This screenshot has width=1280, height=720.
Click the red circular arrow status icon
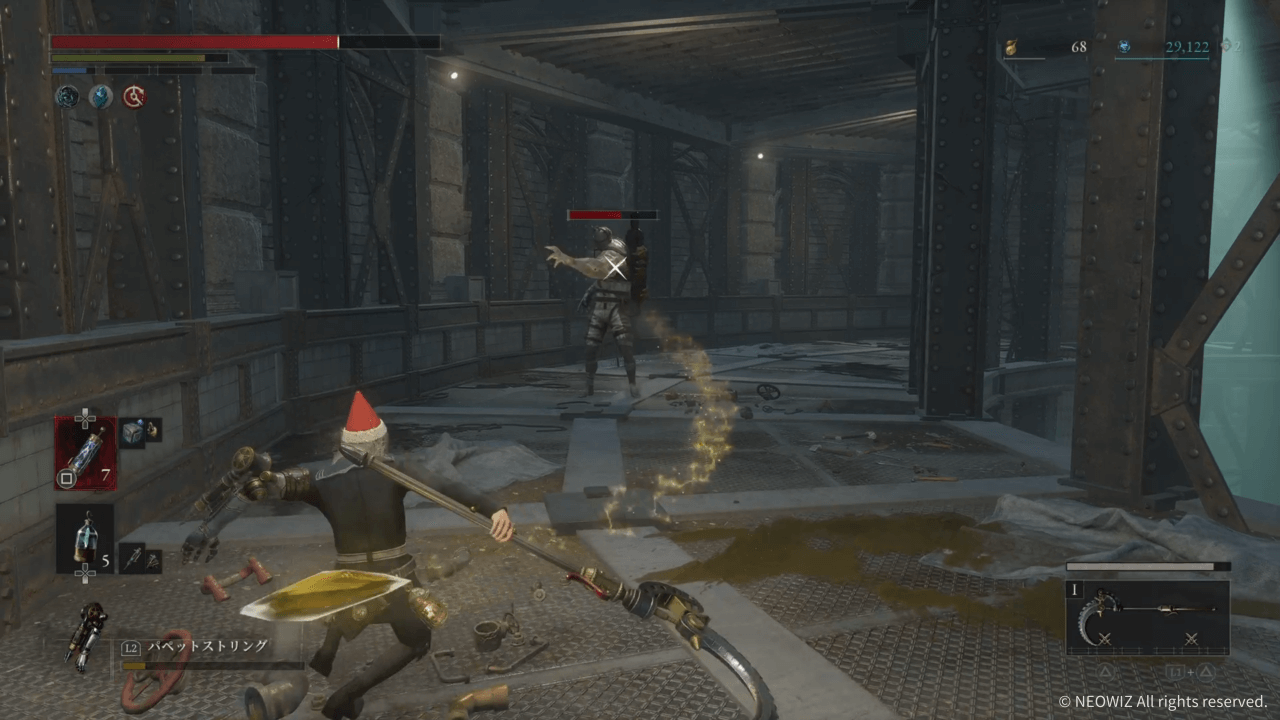click(133, 96)
